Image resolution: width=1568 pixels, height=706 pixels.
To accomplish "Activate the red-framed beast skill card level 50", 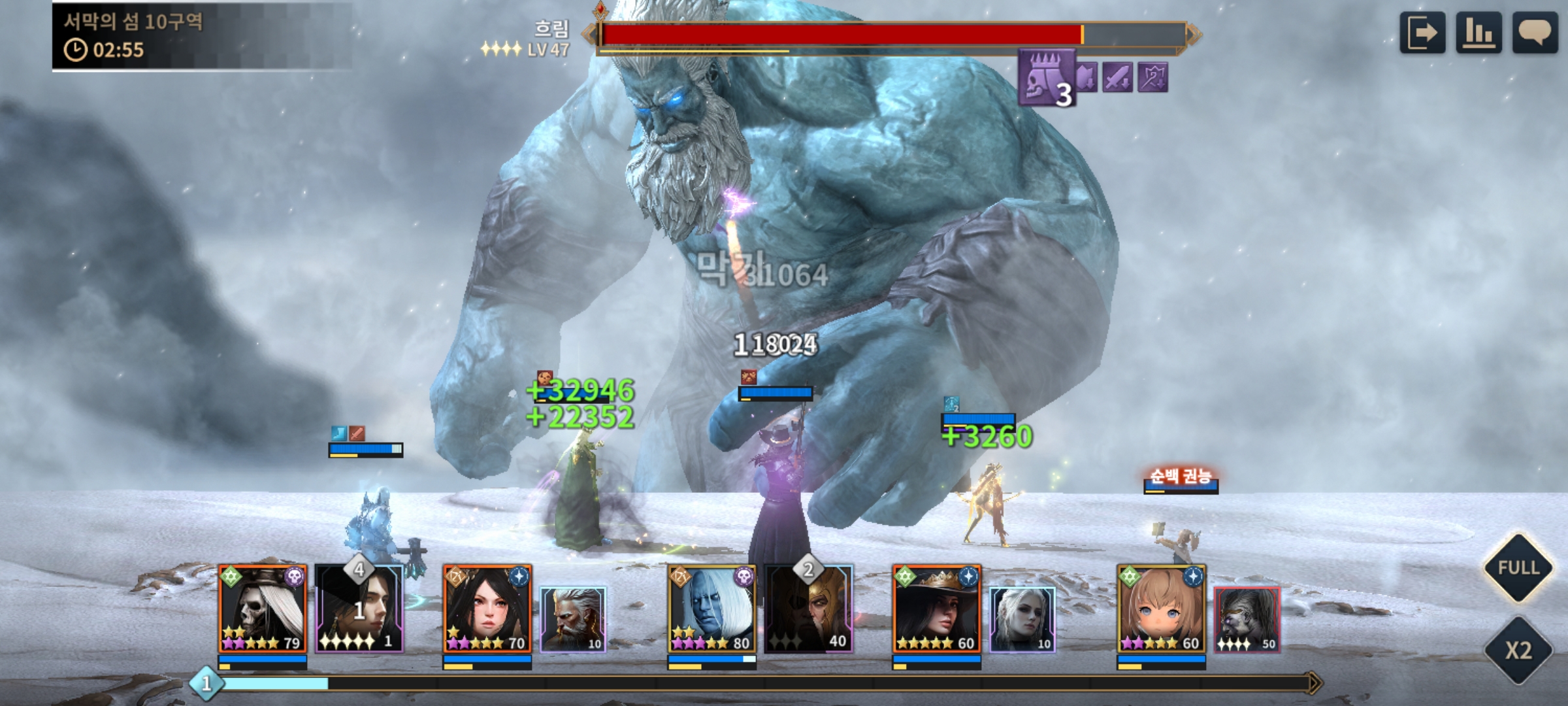I will (1247, 619).
